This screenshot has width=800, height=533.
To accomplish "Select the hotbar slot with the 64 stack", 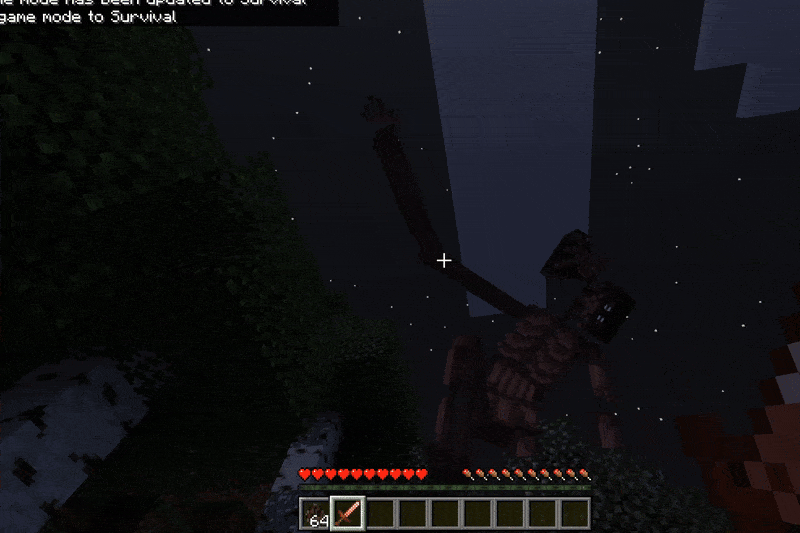I will (315, 514).
